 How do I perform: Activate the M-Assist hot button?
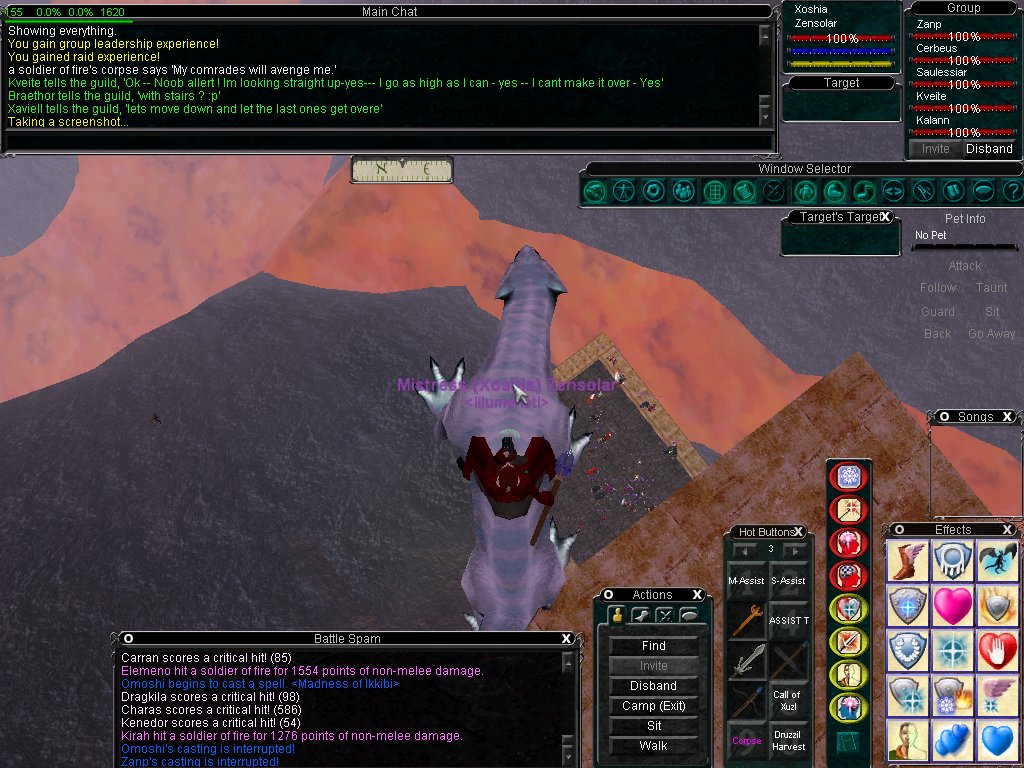746,580
